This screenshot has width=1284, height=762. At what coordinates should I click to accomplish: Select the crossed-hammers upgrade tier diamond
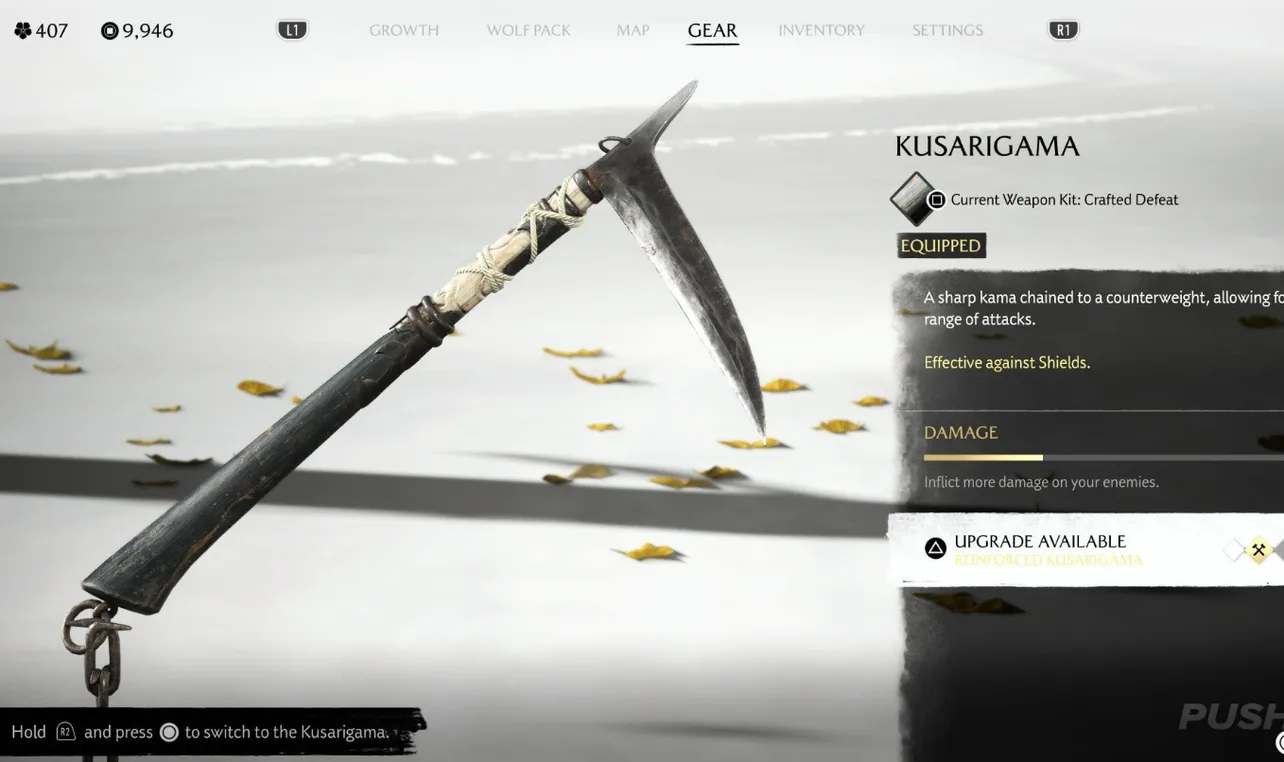[1258, 550]
